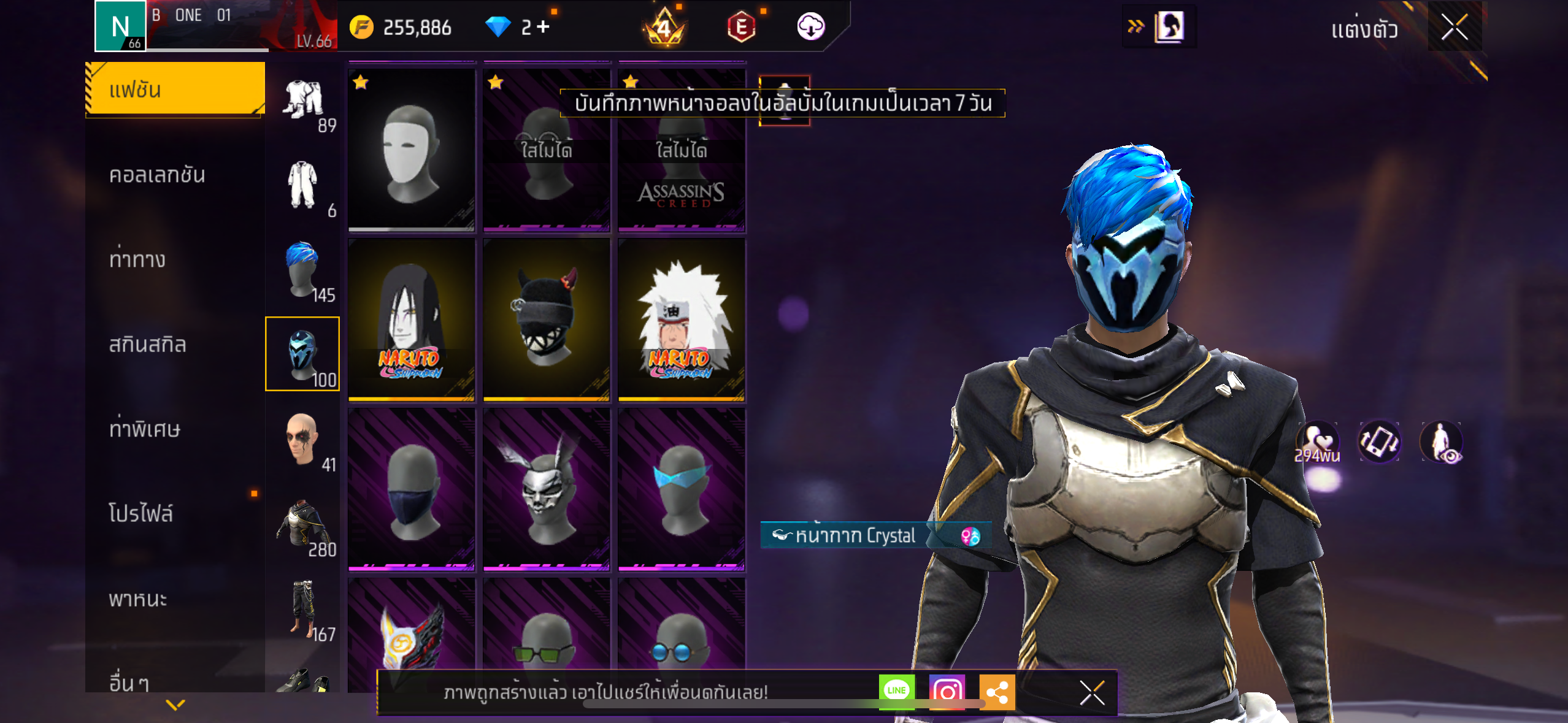Select the Orochimaru Naruto head item
Viewport: 1568px width, 723px height.
[x=411, y=319]
